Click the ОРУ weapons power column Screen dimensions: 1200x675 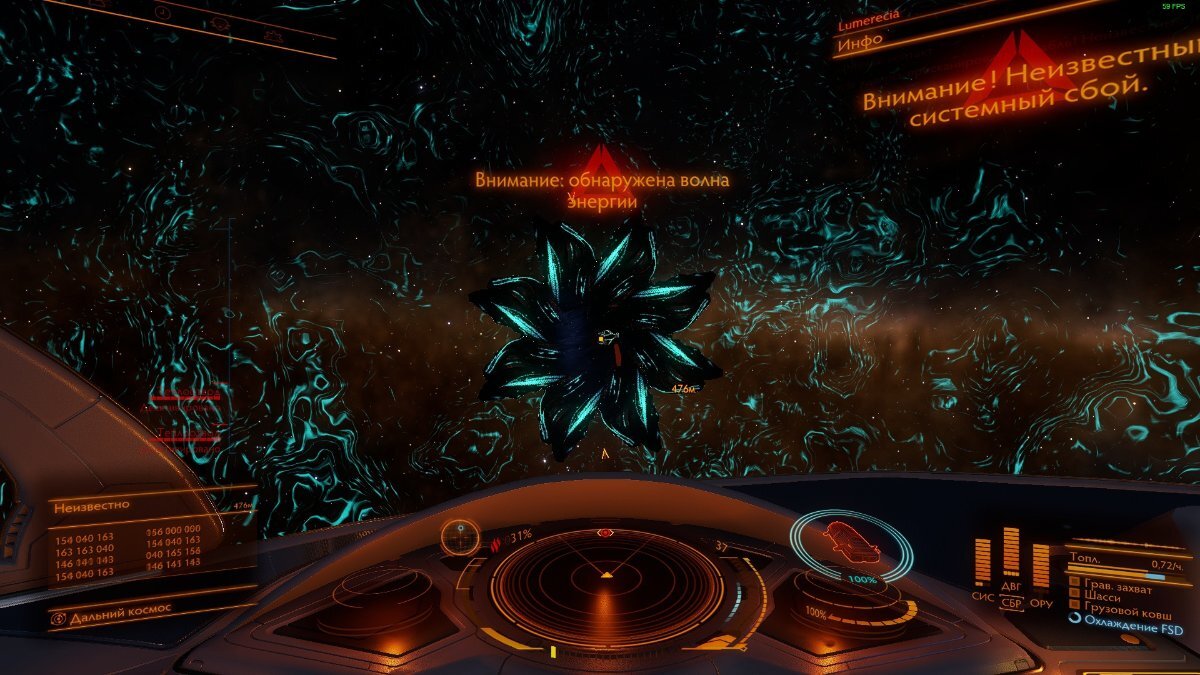tap(1041, 565)
